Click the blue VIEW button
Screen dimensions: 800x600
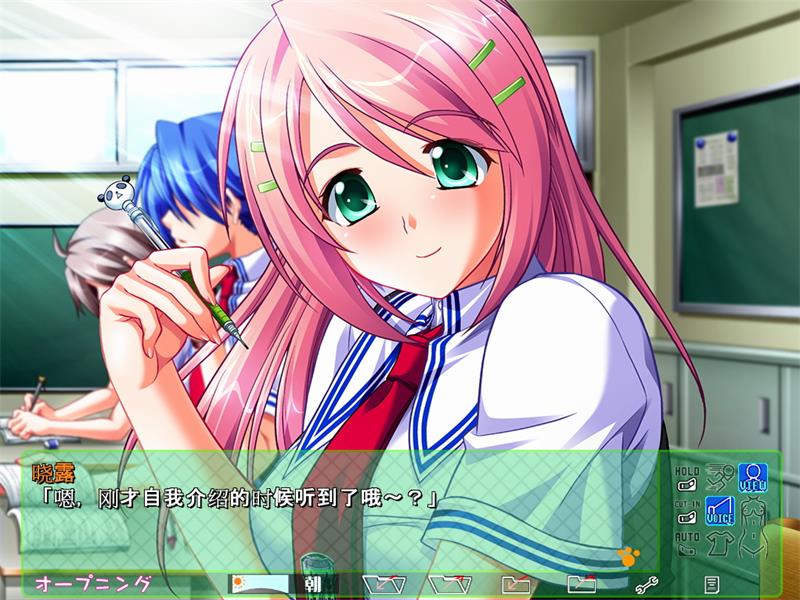point(752,477)
